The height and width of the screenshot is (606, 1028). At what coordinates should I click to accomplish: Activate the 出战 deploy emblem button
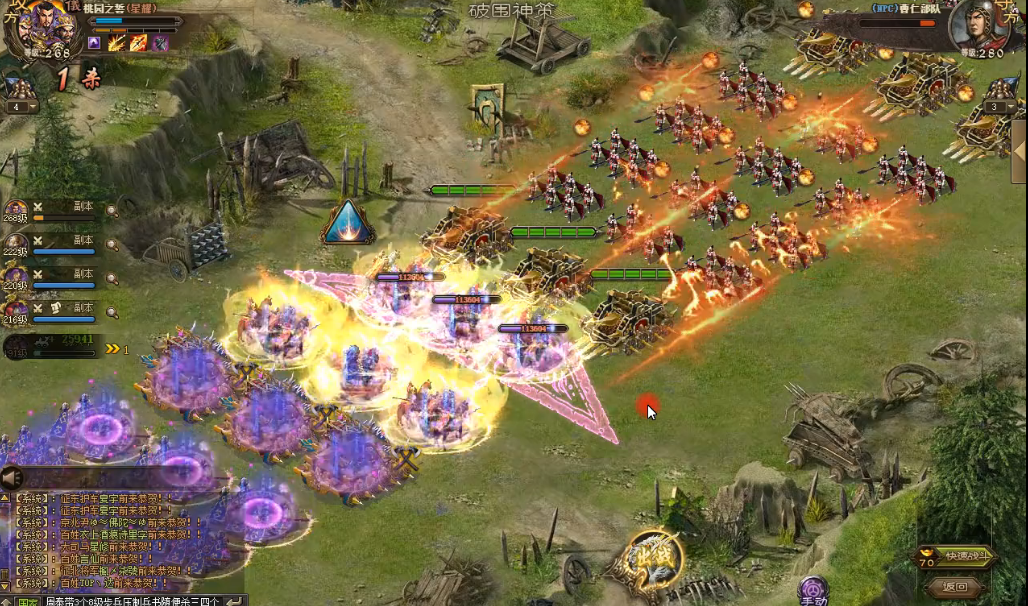654,561
